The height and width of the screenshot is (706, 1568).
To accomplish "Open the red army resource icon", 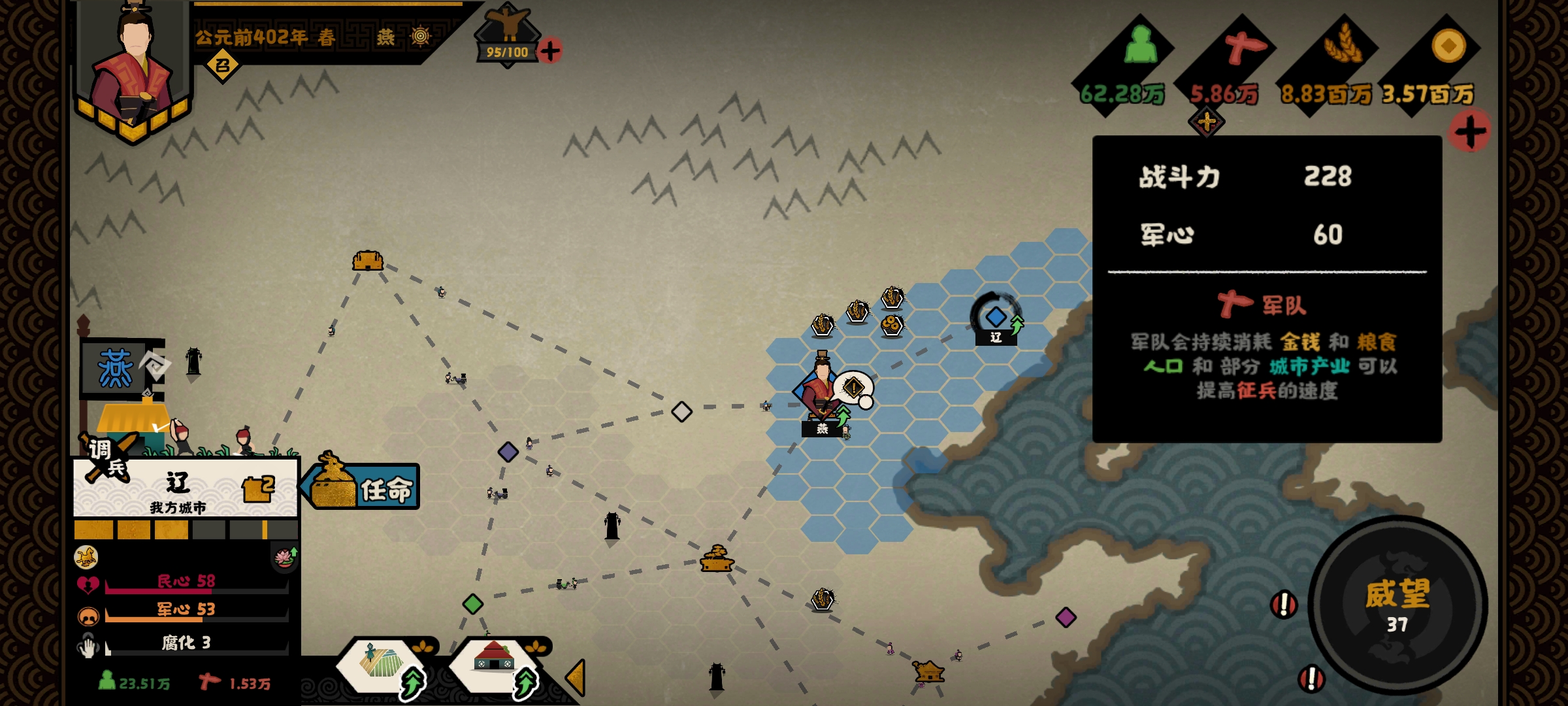I will point(1243,47).
